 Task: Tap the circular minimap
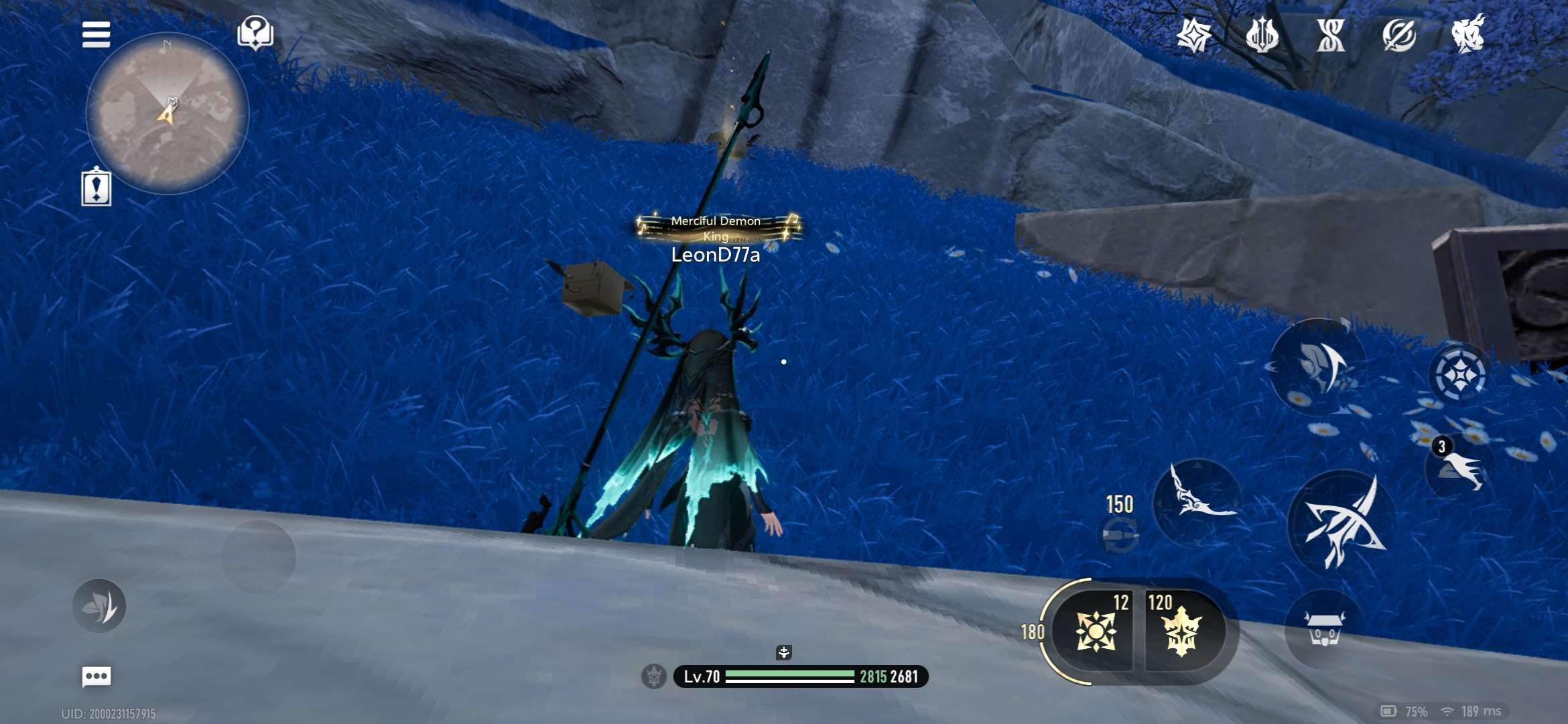168,114
